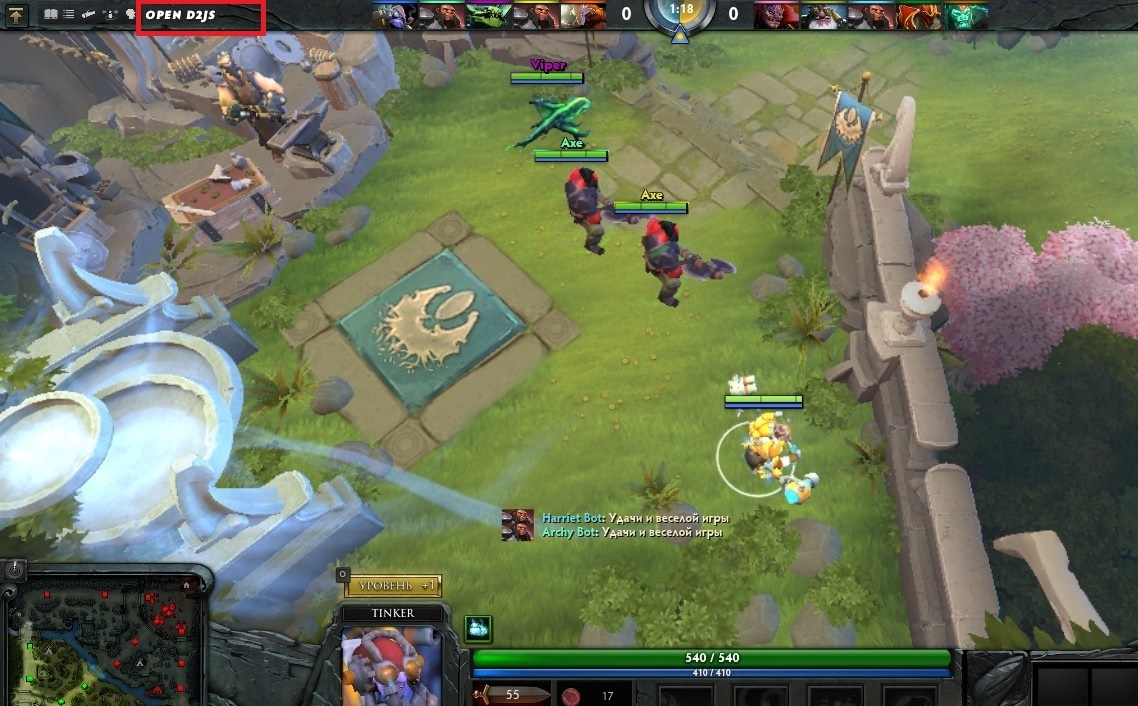Viewport: 1138px width, 706px height.
Task: Click the OPEN D2JS button
Action: click(x=200, y=16)
